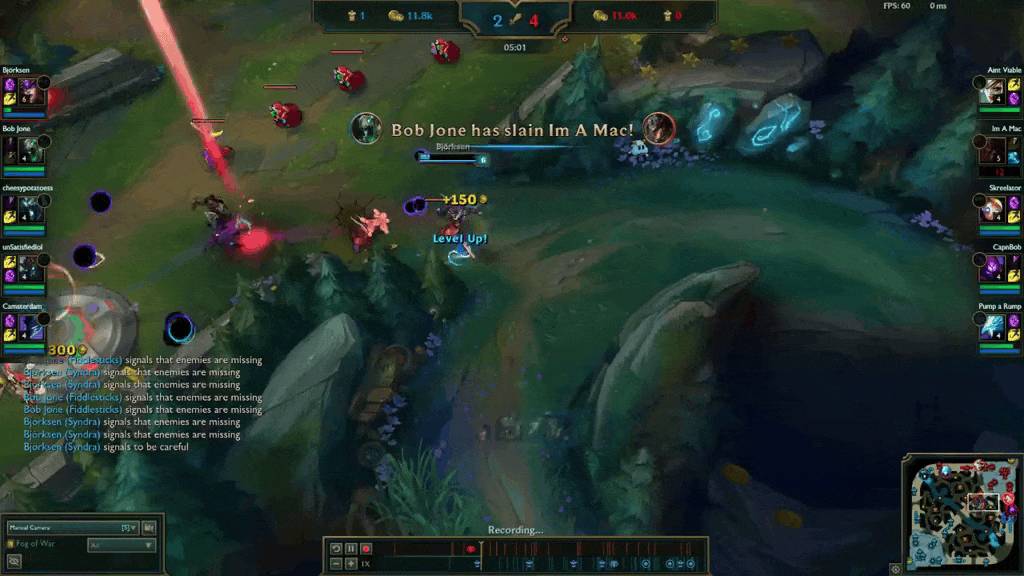The image size is (1024, 576).
Task: Select cheesypotatoes's champion portrait
Action: 30,211
